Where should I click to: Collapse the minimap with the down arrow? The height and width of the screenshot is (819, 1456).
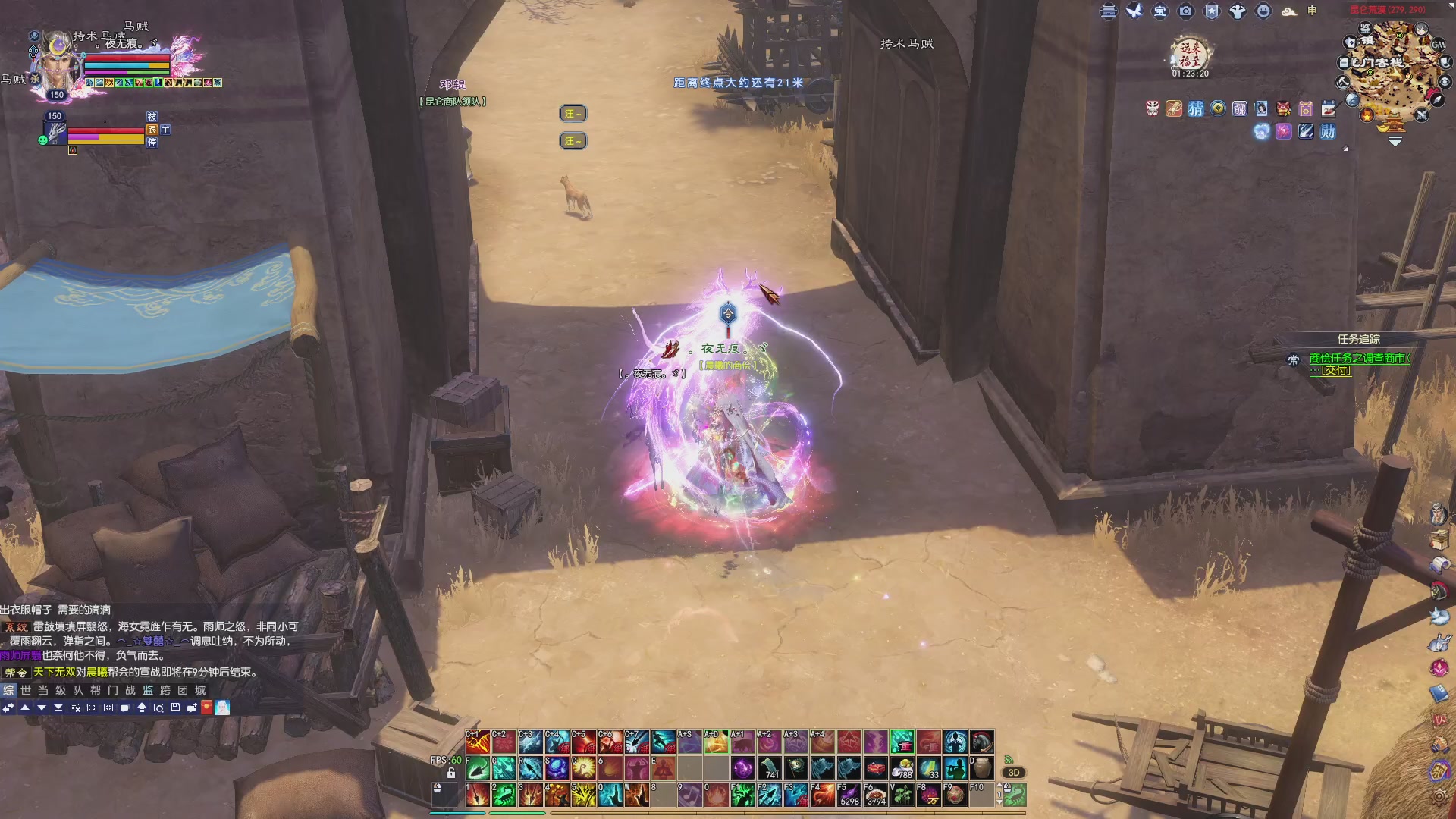pos(1395,141)
